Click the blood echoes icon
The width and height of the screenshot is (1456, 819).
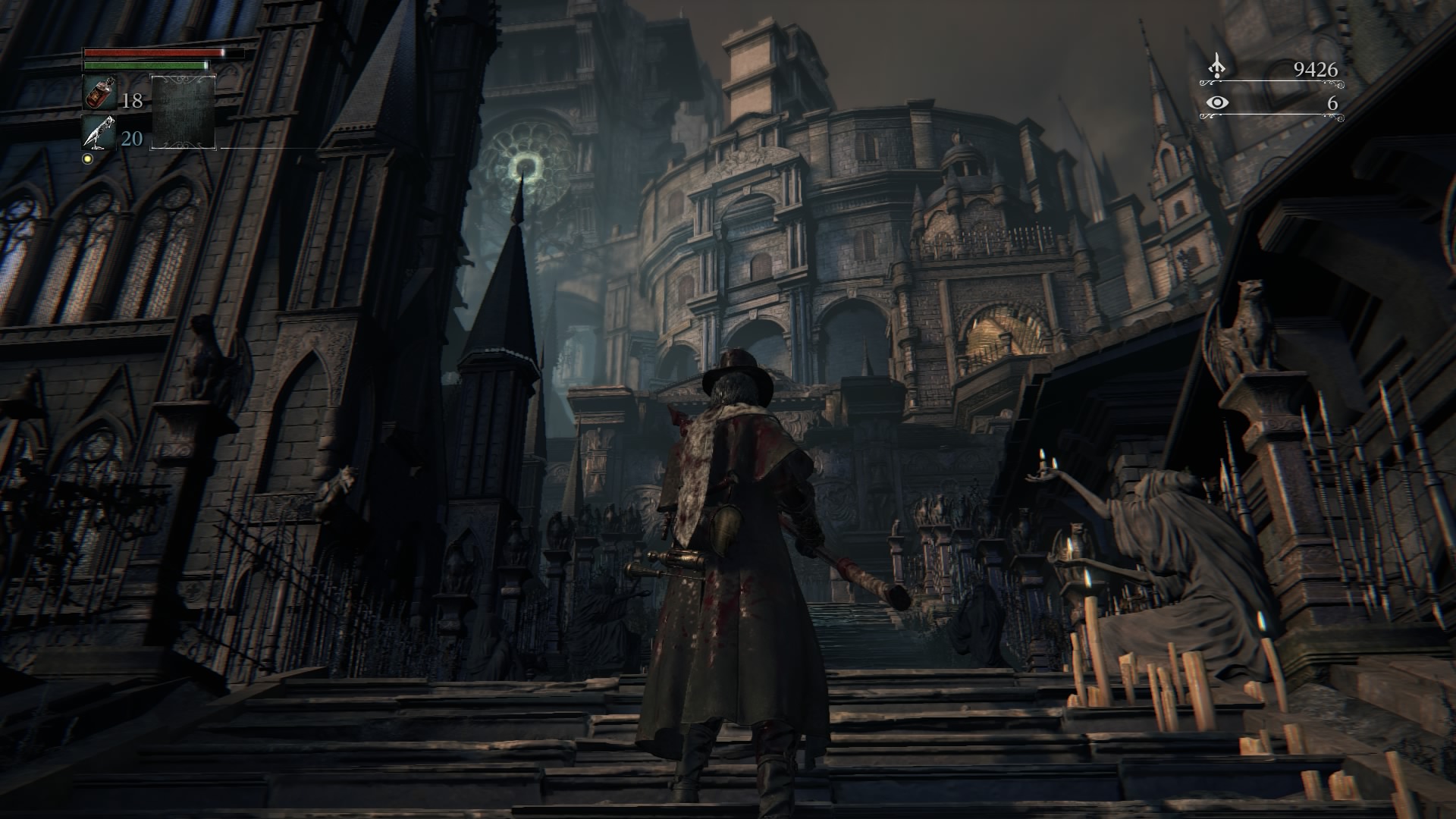[1216, 67]
